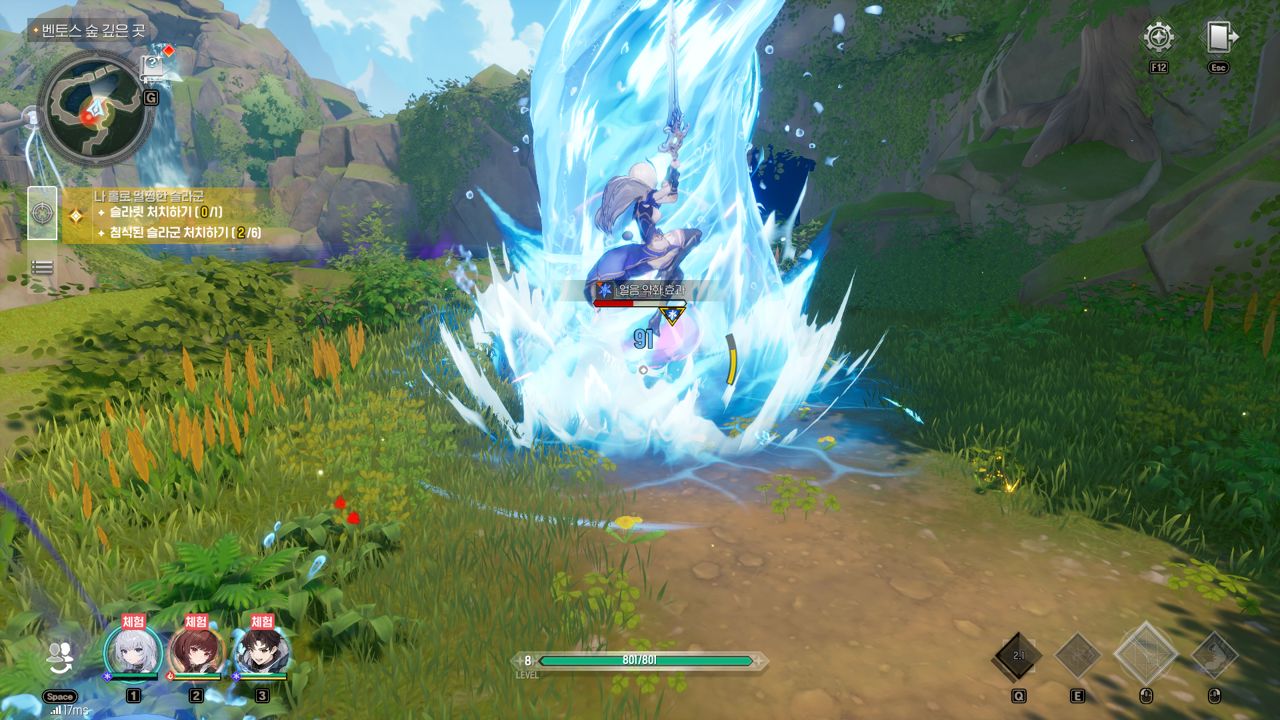Use the large basic attack diamond
The height and width of the screenshot is (720, 1280).
point(1145,654)
